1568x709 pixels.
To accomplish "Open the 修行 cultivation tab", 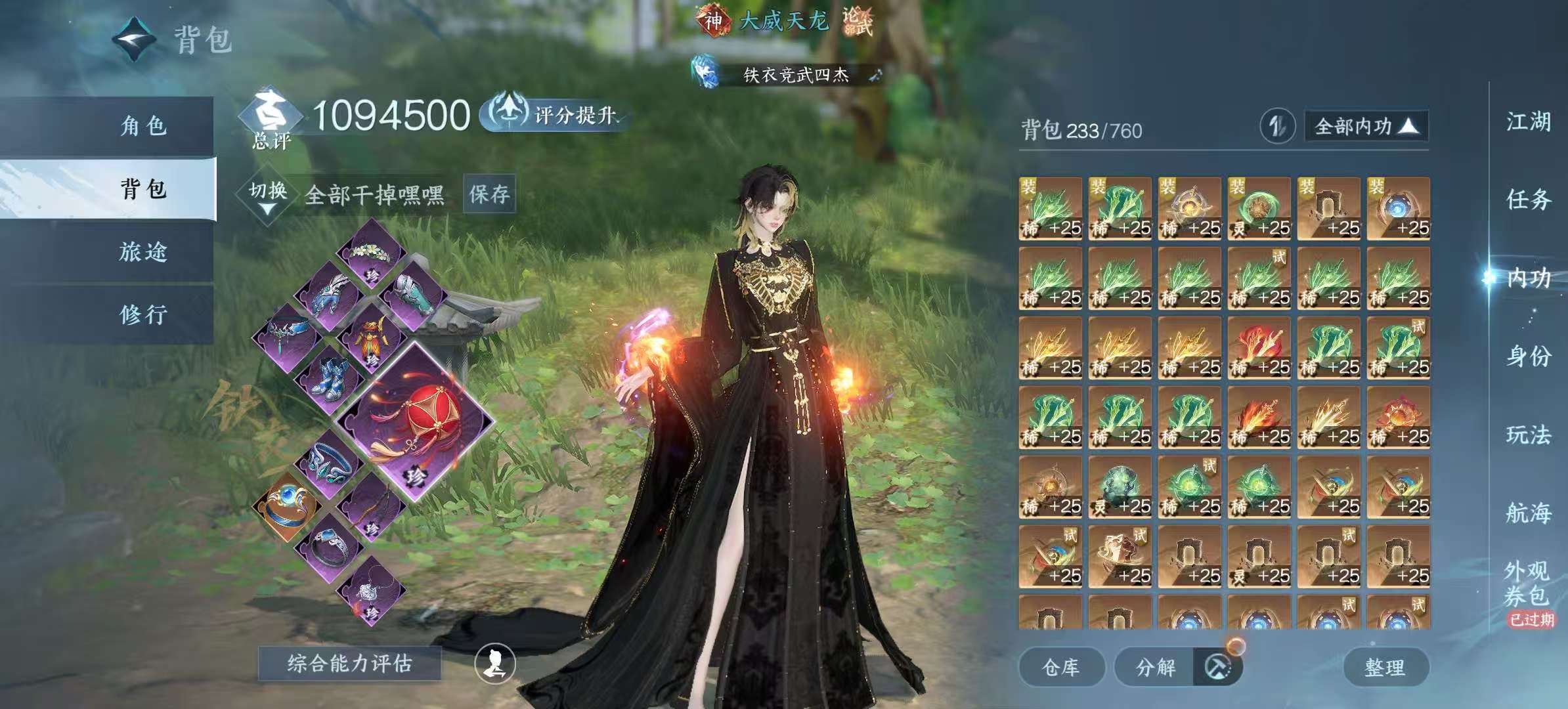I will [143, 314].
